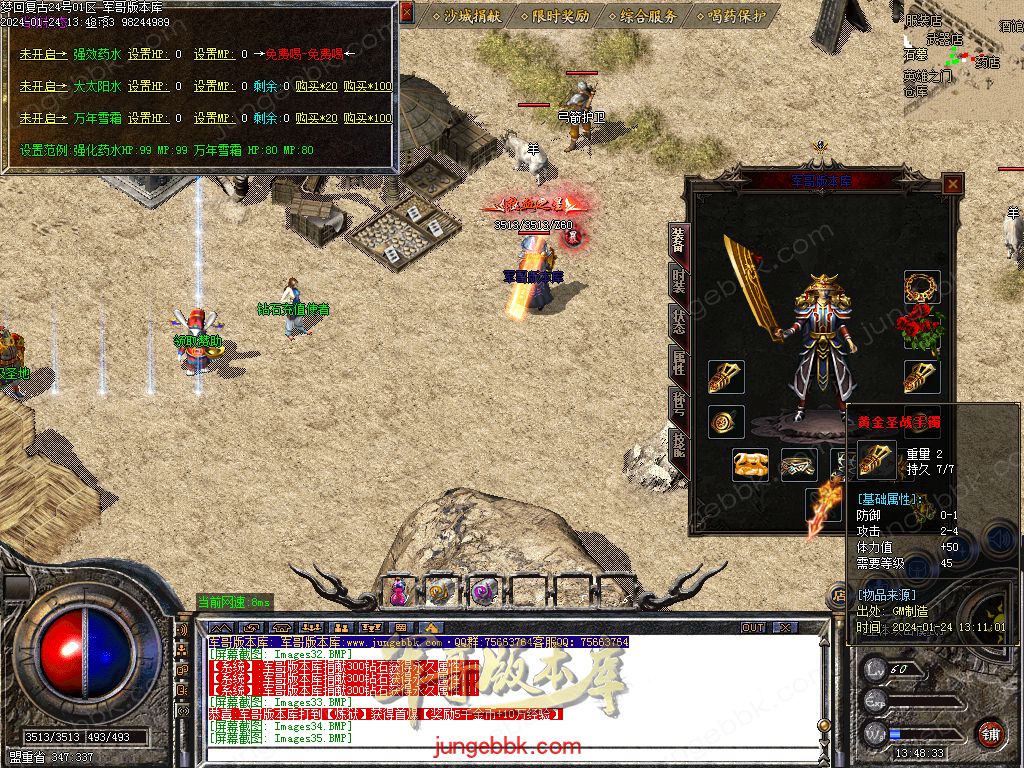Viewport: 1024px width, 768px height.
Task: Open the 沙城捐献 menu
Action: [467, 16]
